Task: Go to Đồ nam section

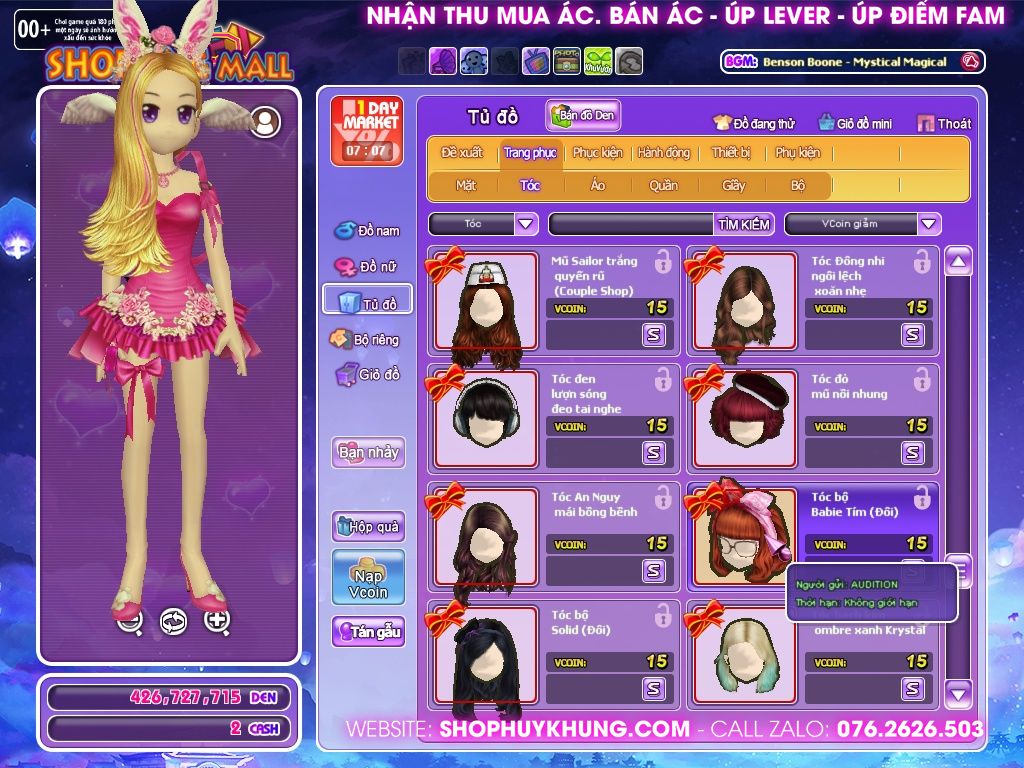Action: (368, 231)
